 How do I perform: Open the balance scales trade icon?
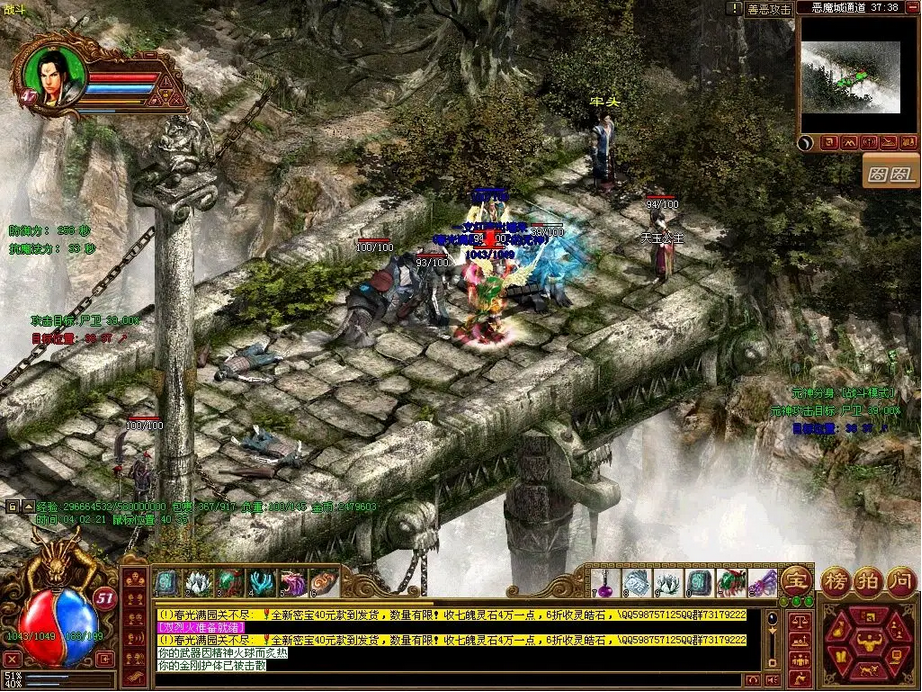799,621
